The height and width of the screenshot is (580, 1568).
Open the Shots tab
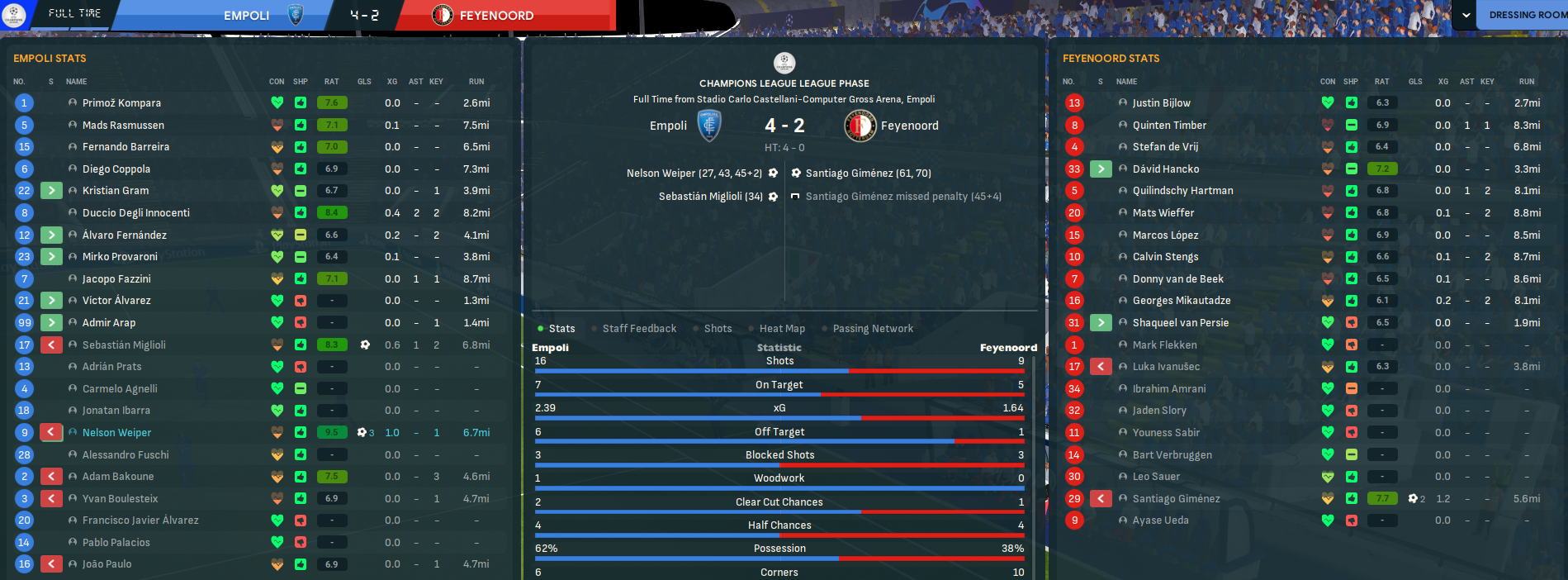pyautogui.click(x=718, y=329)
